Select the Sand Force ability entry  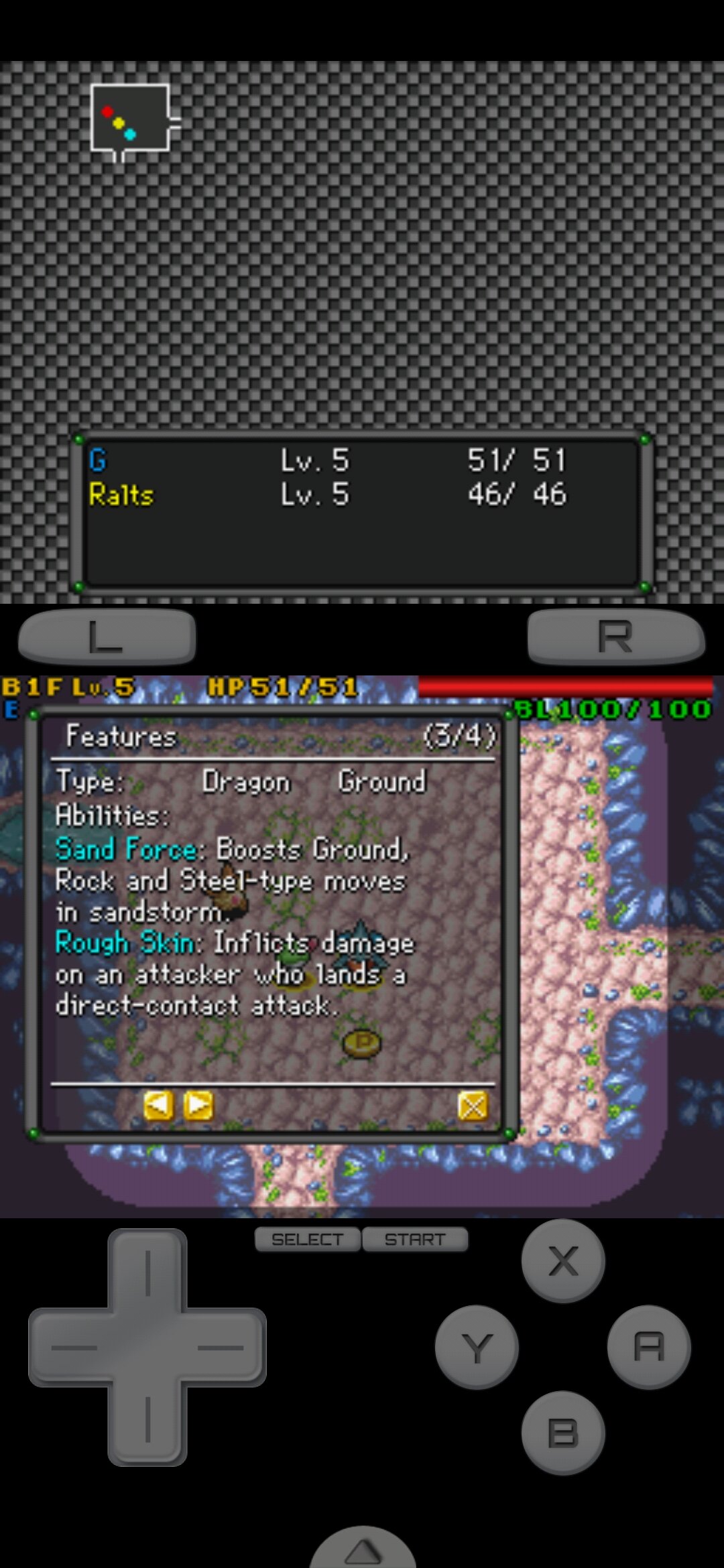(126, 850)
